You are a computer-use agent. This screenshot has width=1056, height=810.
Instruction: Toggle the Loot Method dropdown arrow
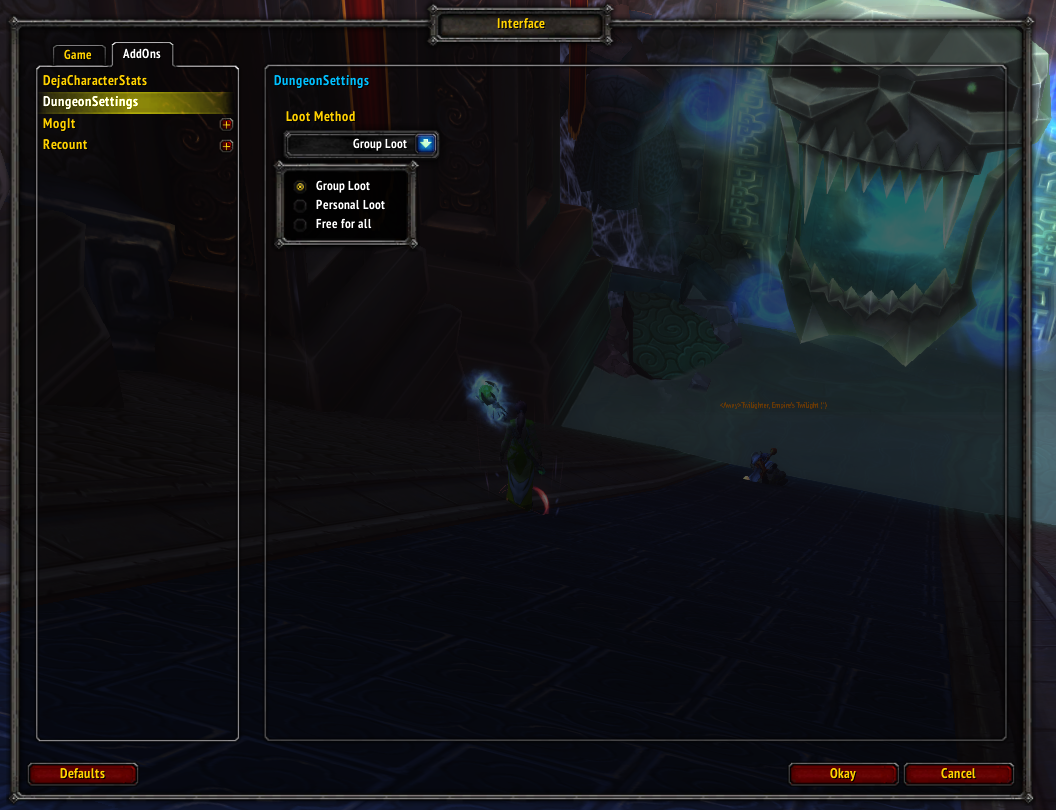[x=426, y=144]
